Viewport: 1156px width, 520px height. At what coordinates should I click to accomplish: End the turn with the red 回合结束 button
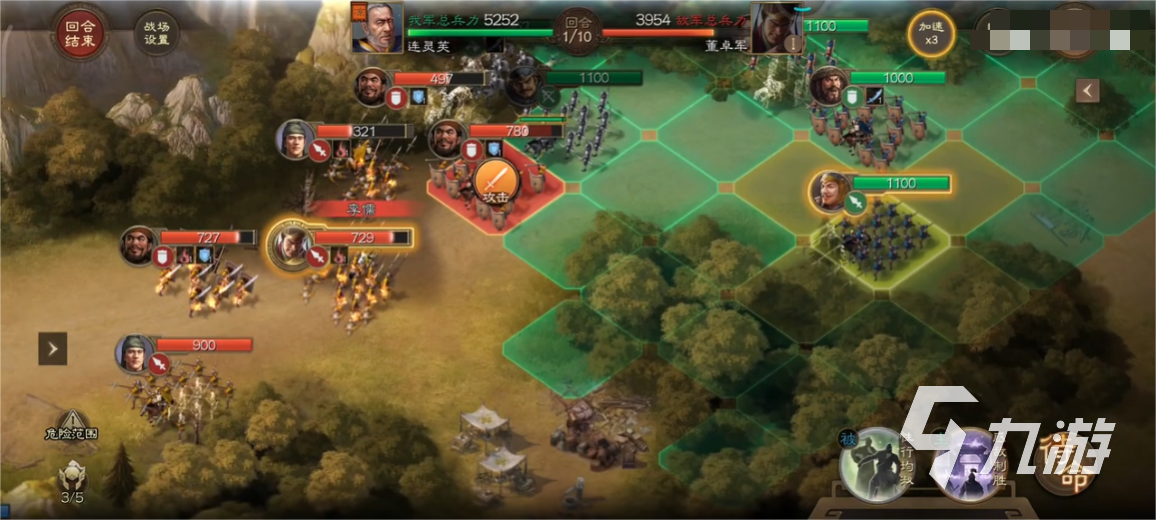click(79, 33)
